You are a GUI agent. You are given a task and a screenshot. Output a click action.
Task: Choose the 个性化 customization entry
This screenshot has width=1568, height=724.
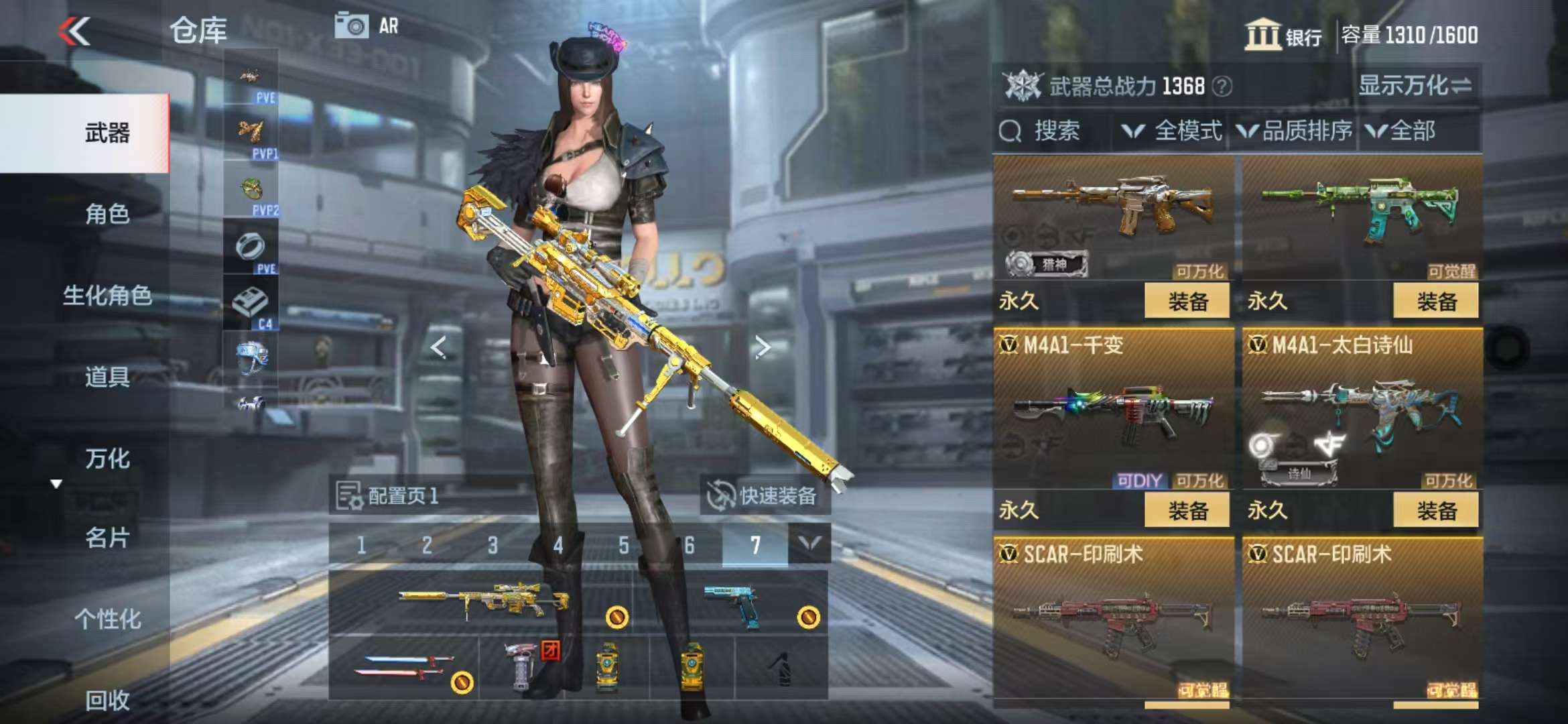[107, 619]
